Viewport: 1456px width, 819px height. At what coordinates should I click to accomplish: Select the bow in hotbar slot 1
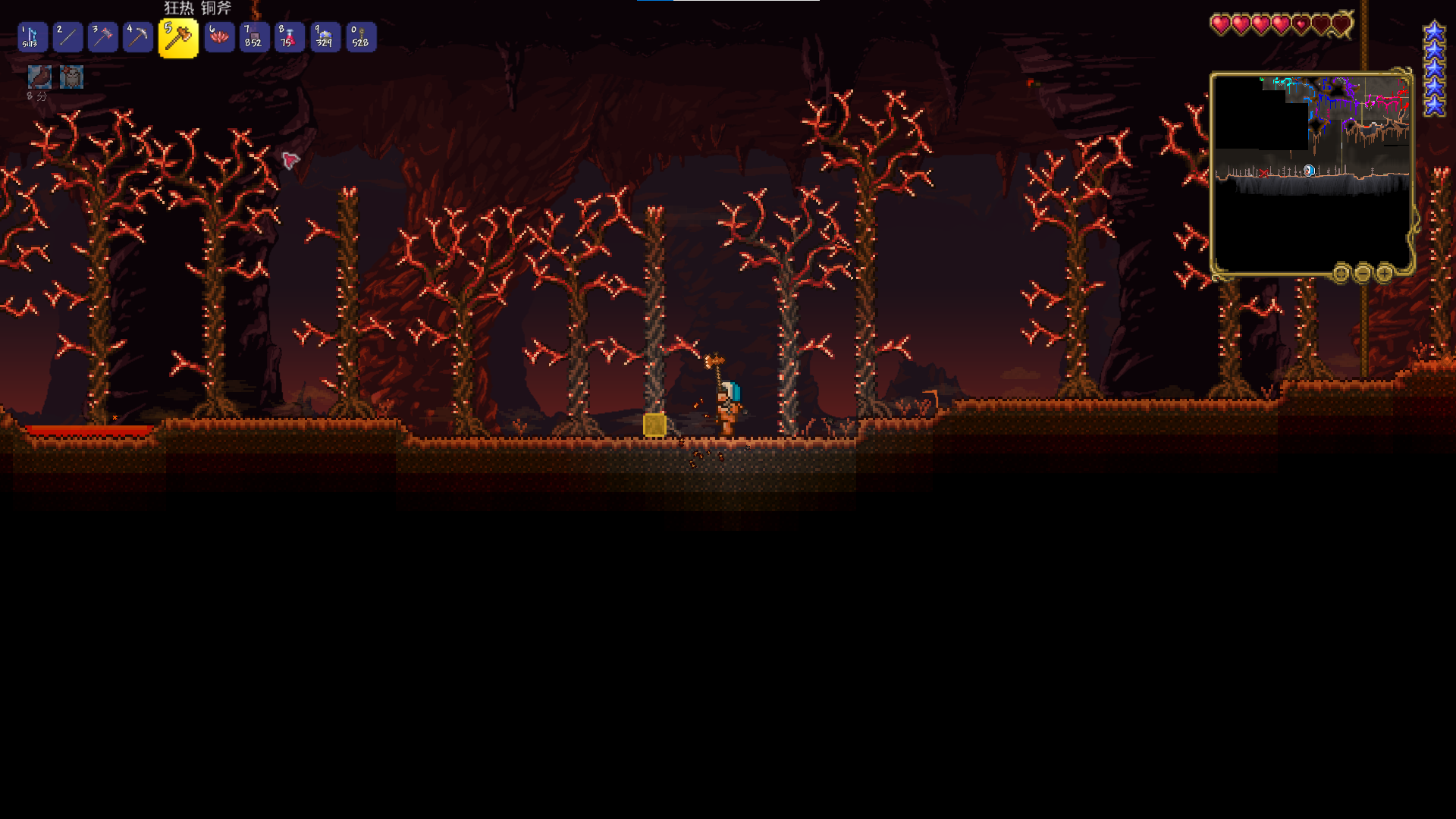click(x=33, y=37)
